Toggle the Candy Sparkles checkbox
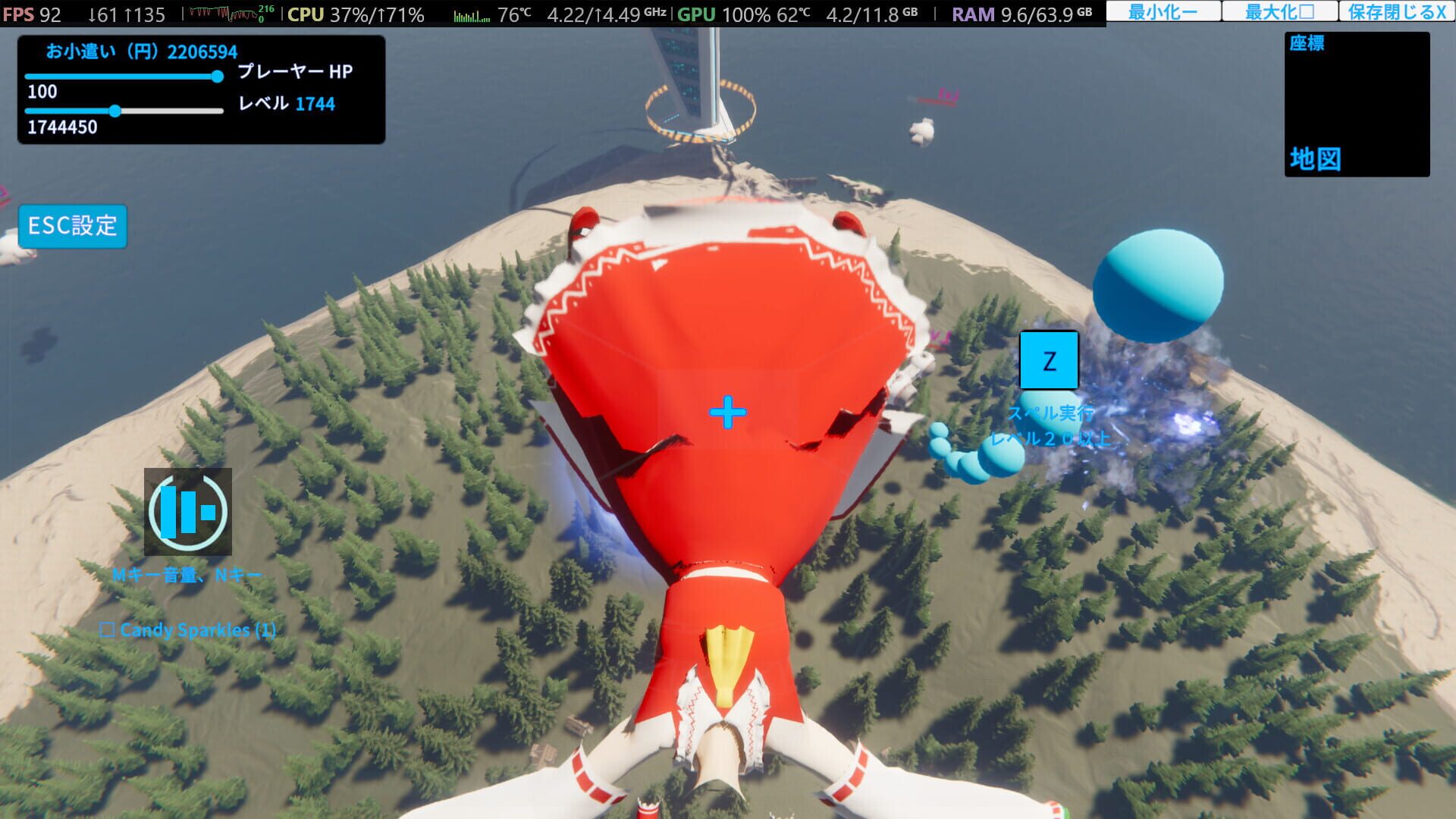Screen dimensions: 1456x819 click(x=108, y=629)
